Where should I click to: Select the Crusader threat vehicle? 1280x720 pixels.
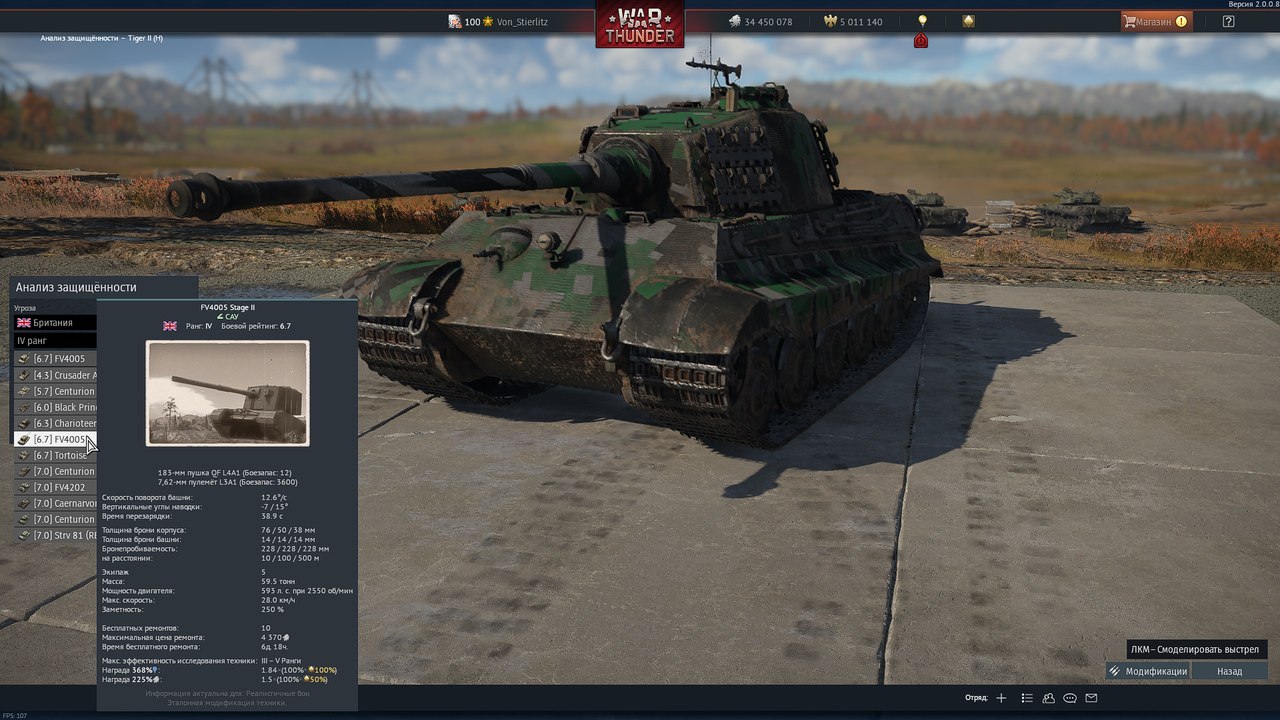click(57, 375)
